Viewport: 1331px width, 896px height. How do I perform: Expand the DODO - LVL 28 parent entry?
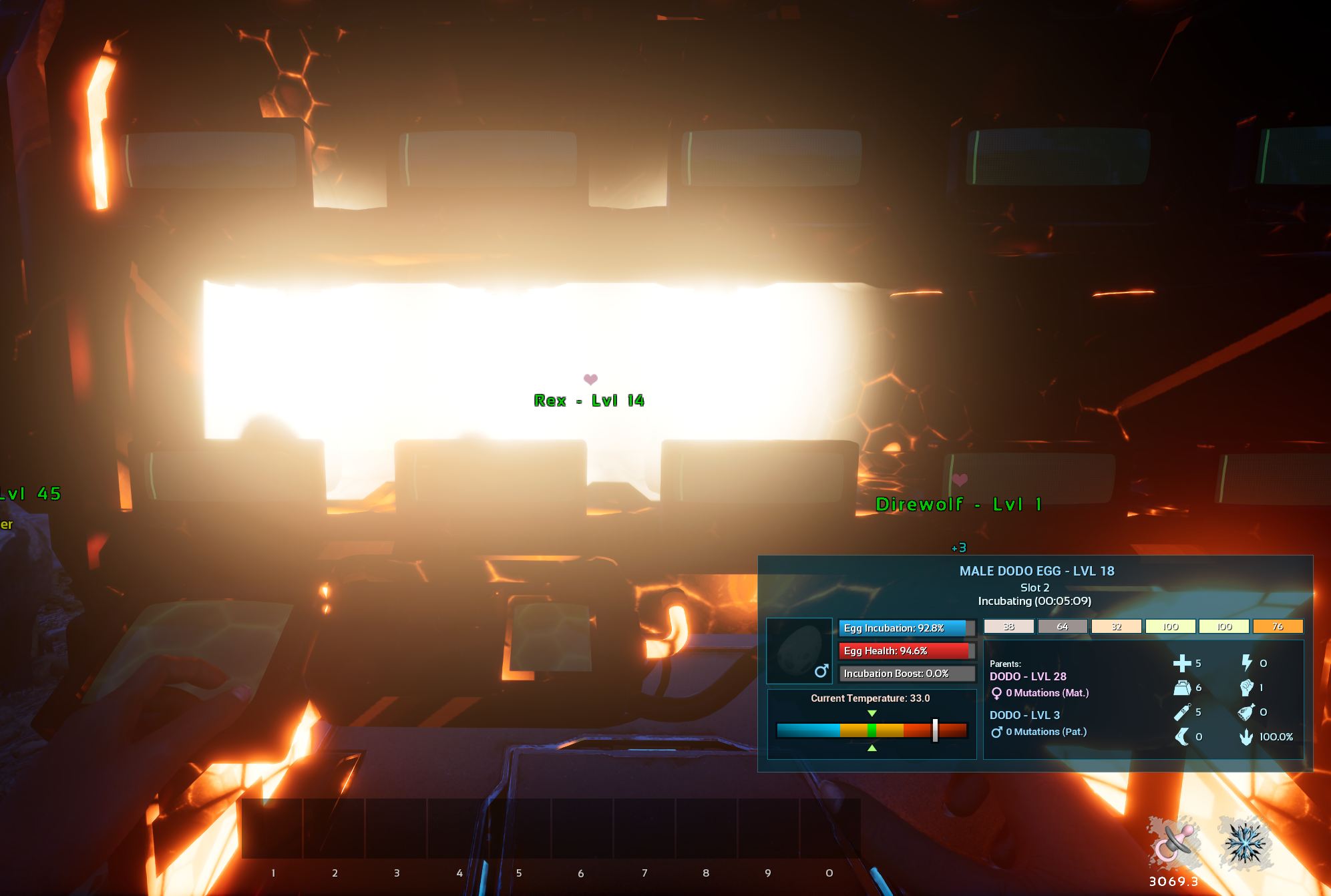pyautogui.click(x=1028, y=676)
